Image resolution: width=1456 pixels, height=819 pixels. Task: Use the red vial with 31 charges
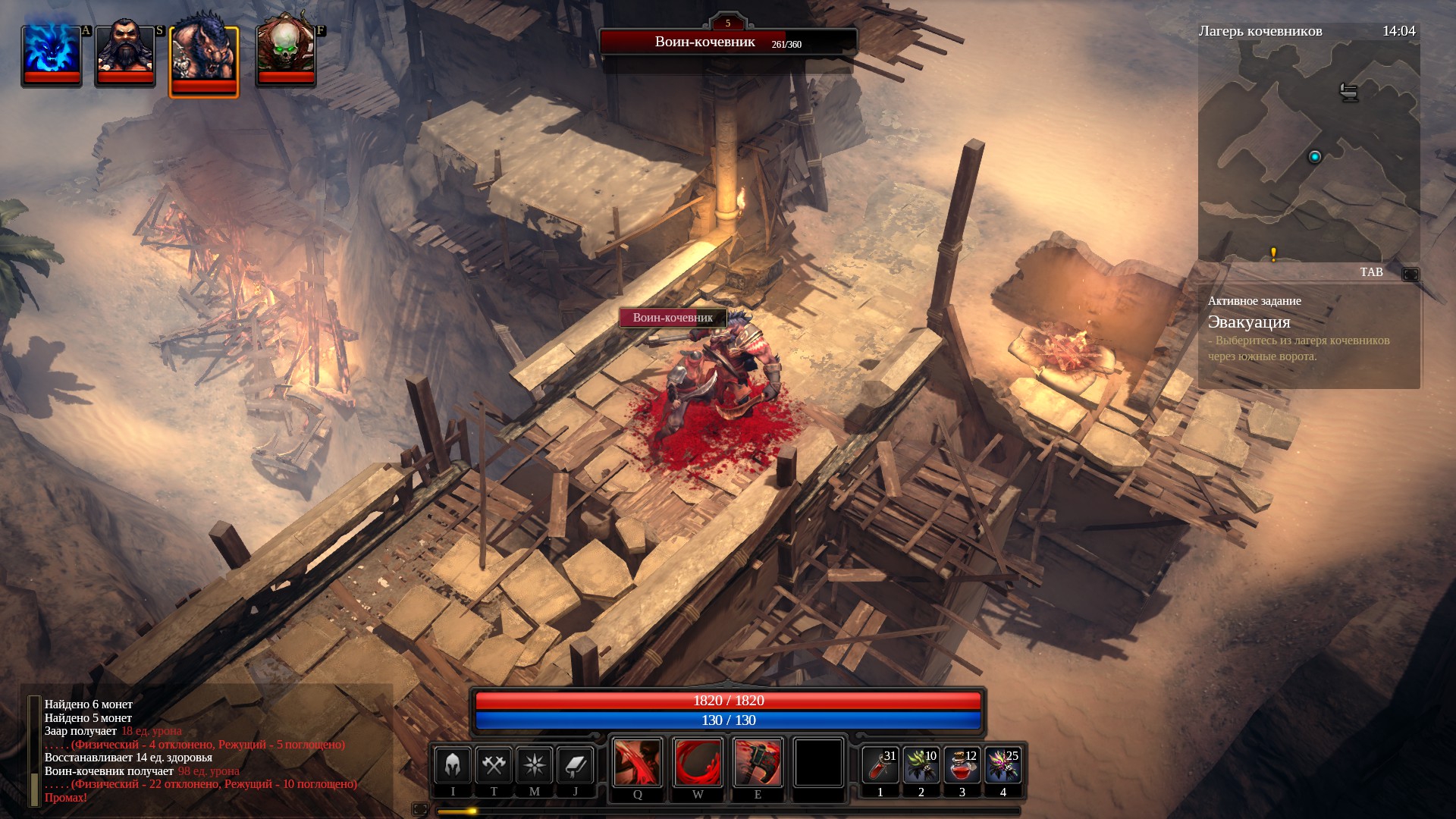coord(880,765)
